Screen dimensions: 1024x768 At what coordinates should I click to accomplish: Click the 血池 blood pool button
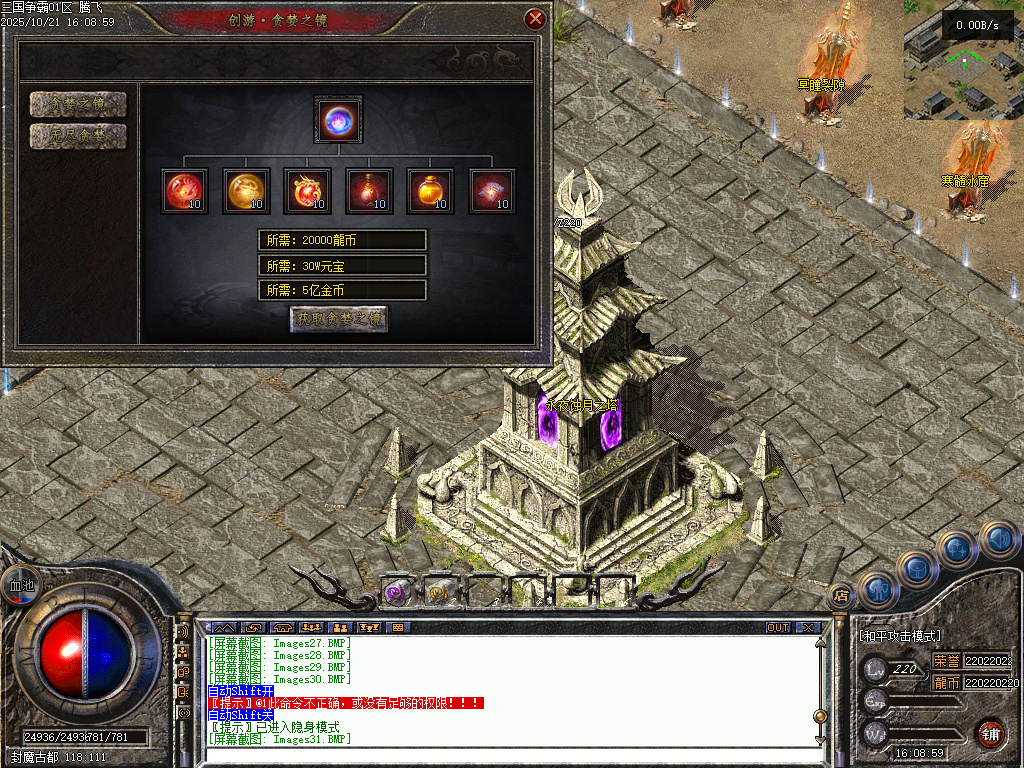pyautogui.click(x=20, y=585)
